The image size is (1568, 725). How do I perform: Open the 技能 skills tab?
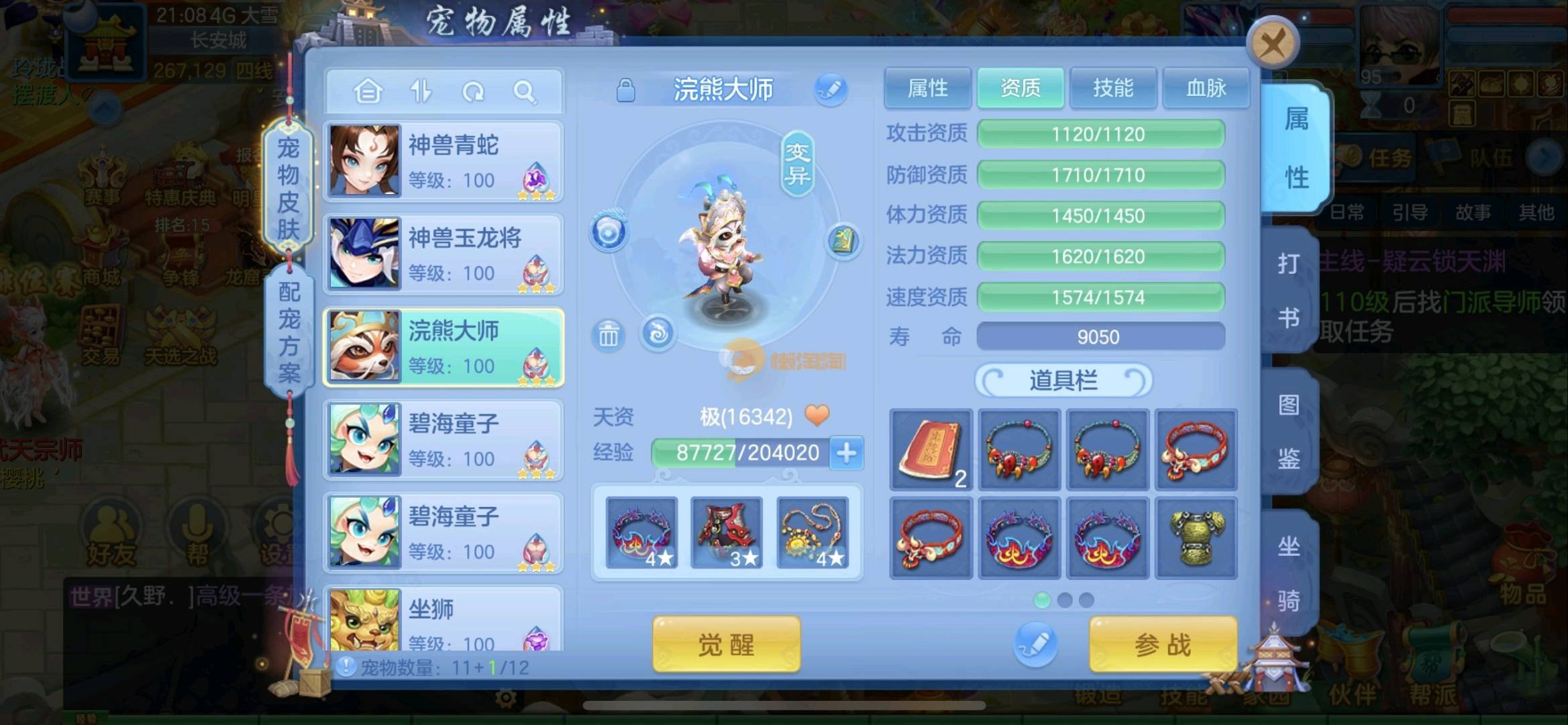point(1113,88)
